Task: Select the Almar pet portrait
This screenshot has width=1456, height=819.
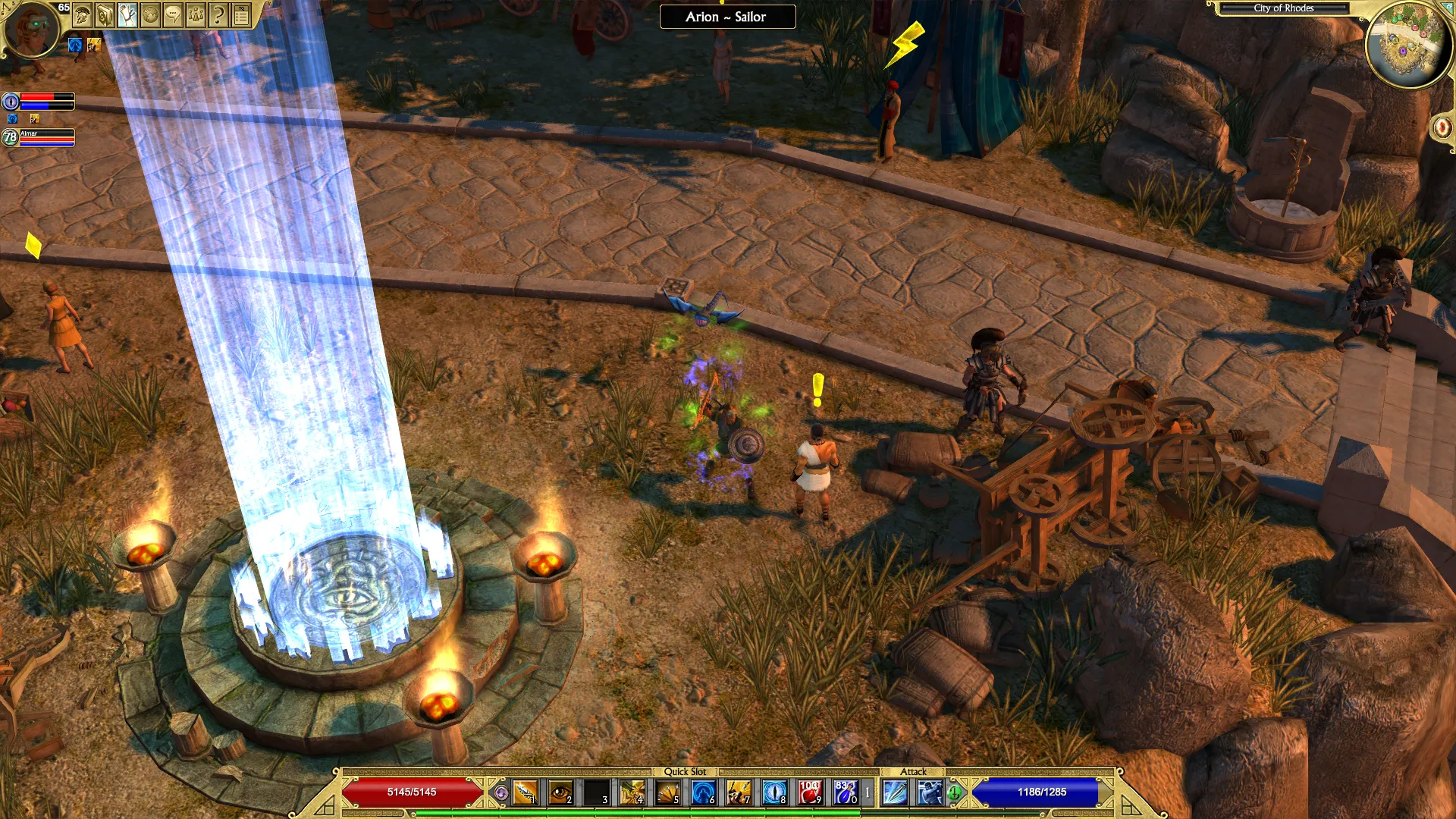Action: (10, 137)
